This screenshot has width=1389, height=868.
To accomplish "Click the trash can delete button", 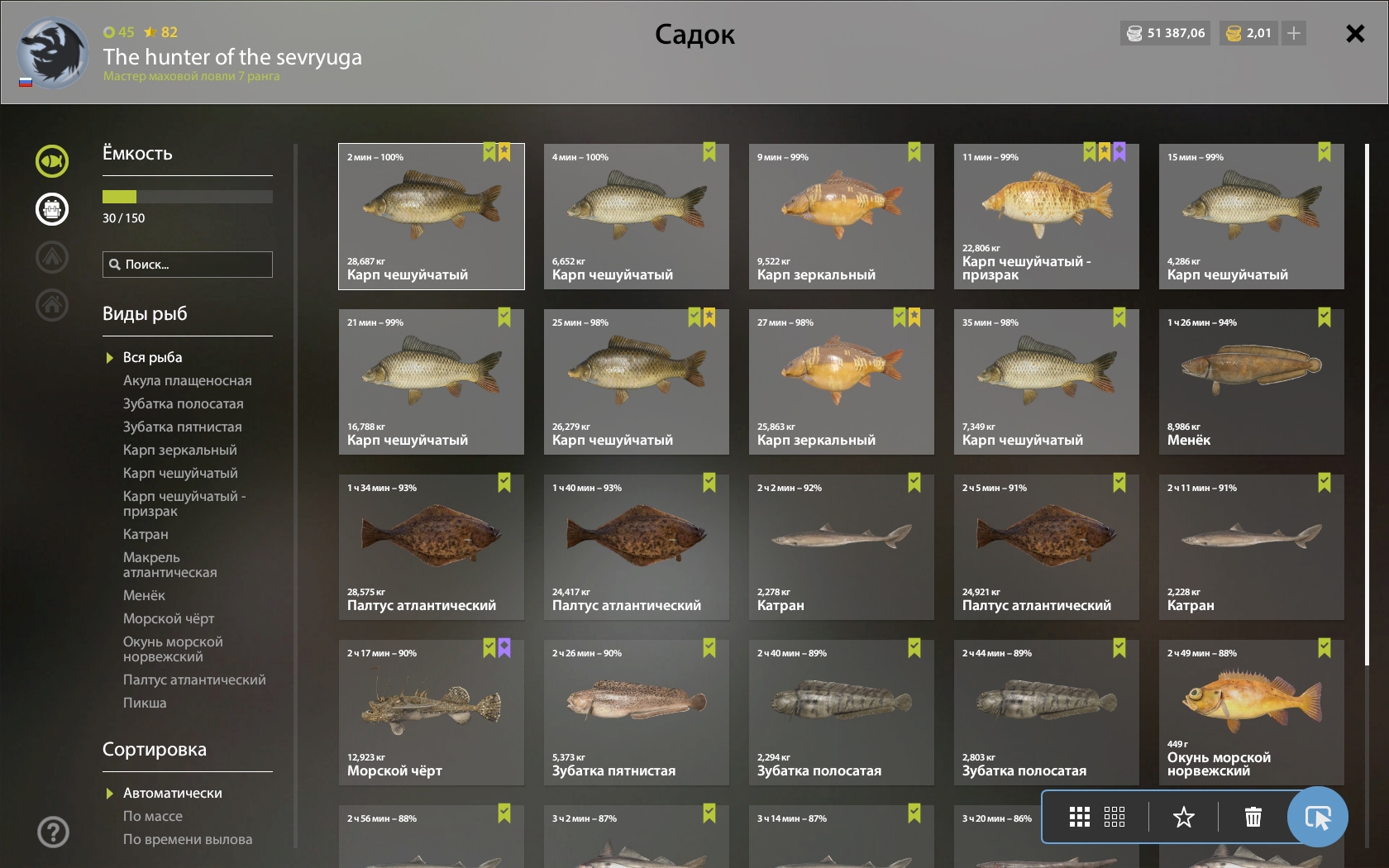I will (1253, 817).
